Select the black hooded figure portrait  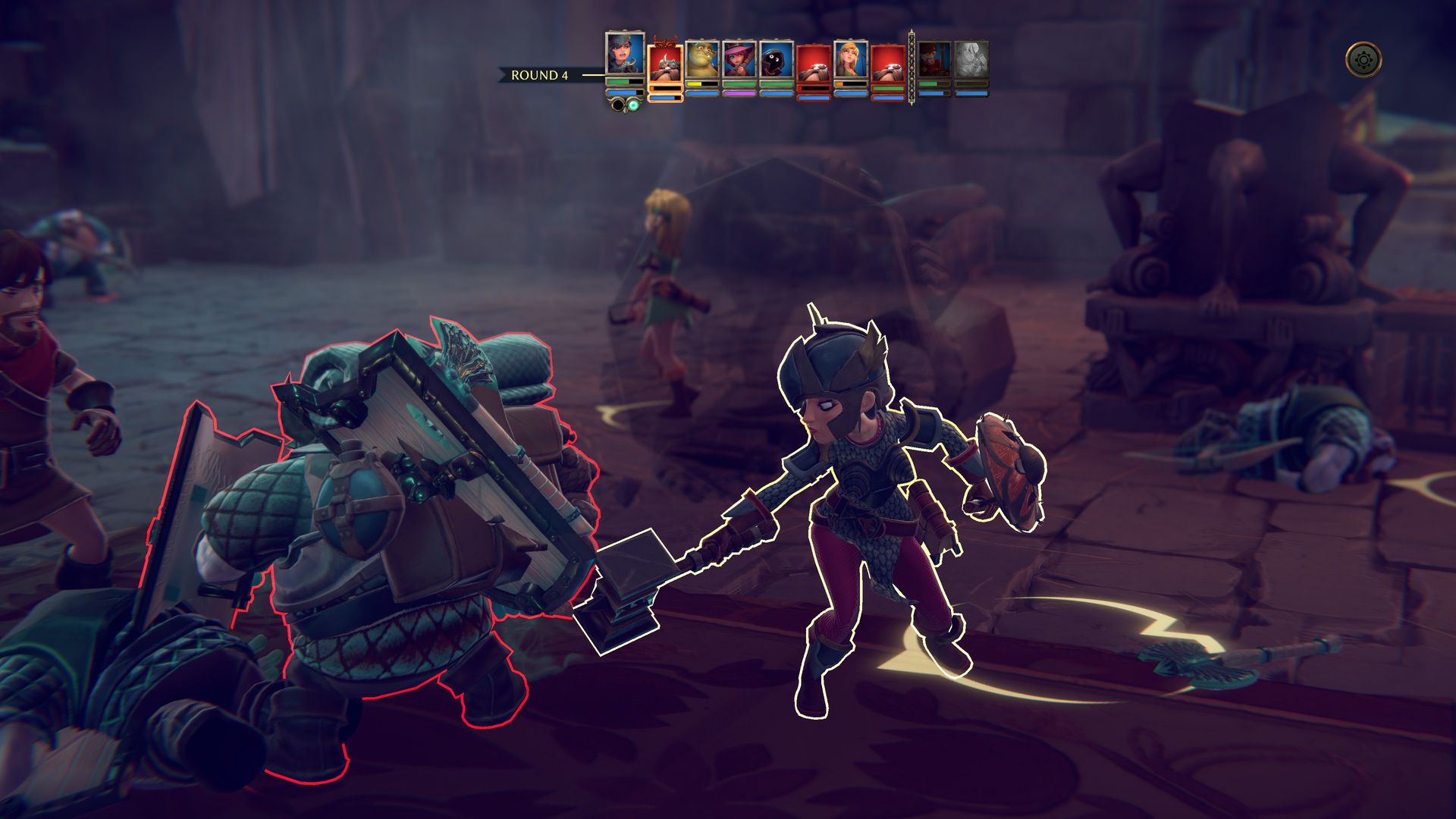tap(777, 60)
